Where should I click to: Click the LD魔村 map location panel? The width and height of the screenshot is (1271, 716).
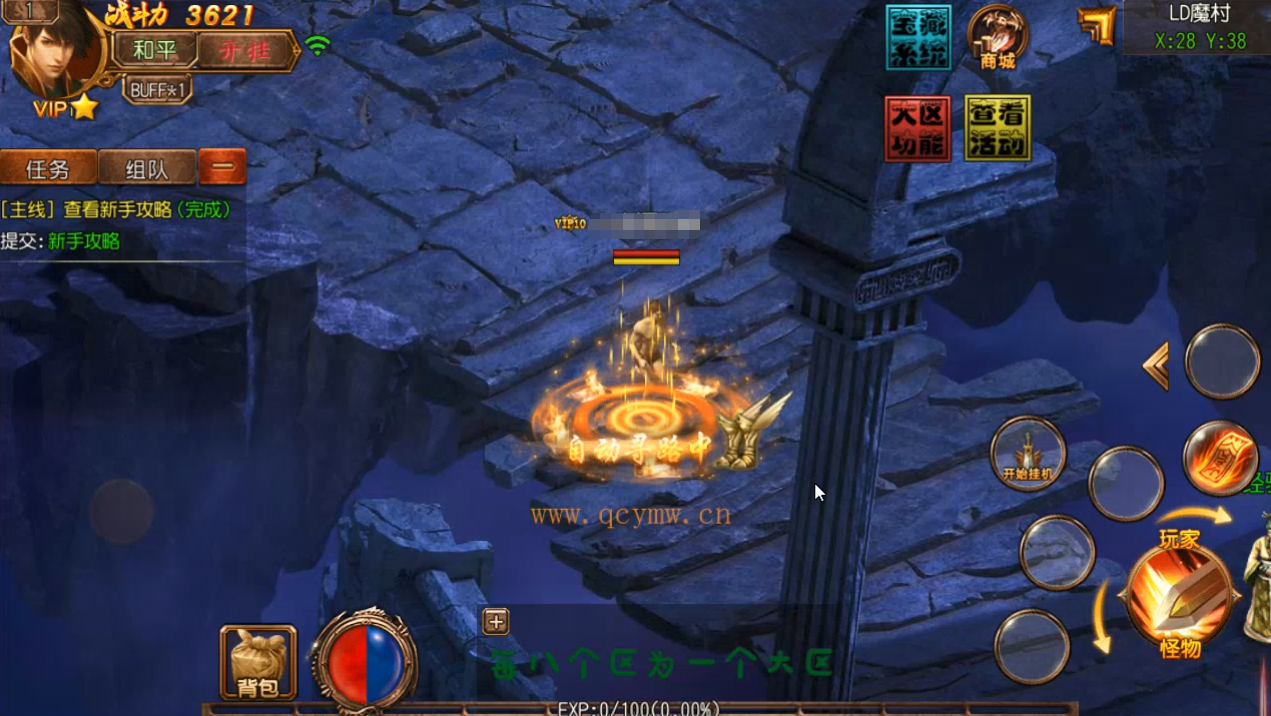click(1199, 27)
